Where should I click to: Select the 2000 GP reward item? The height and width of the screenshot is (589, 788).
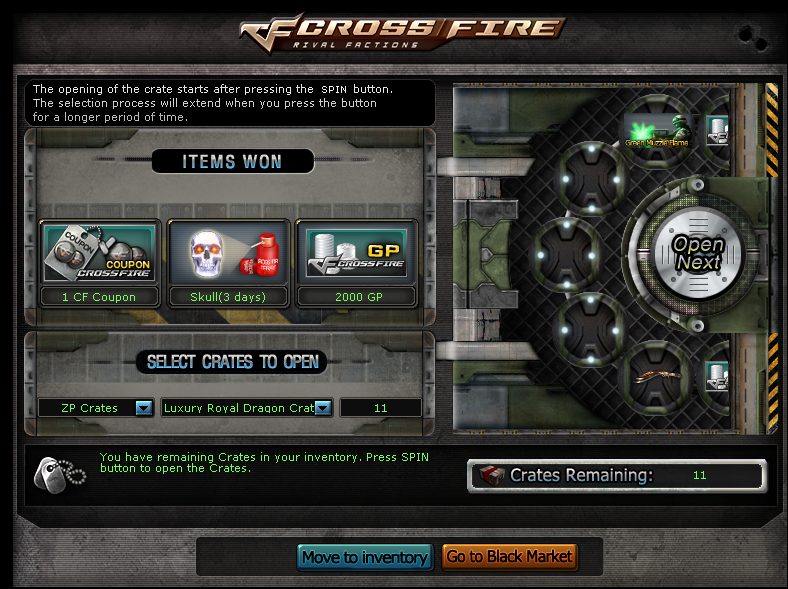pos(357,253)
